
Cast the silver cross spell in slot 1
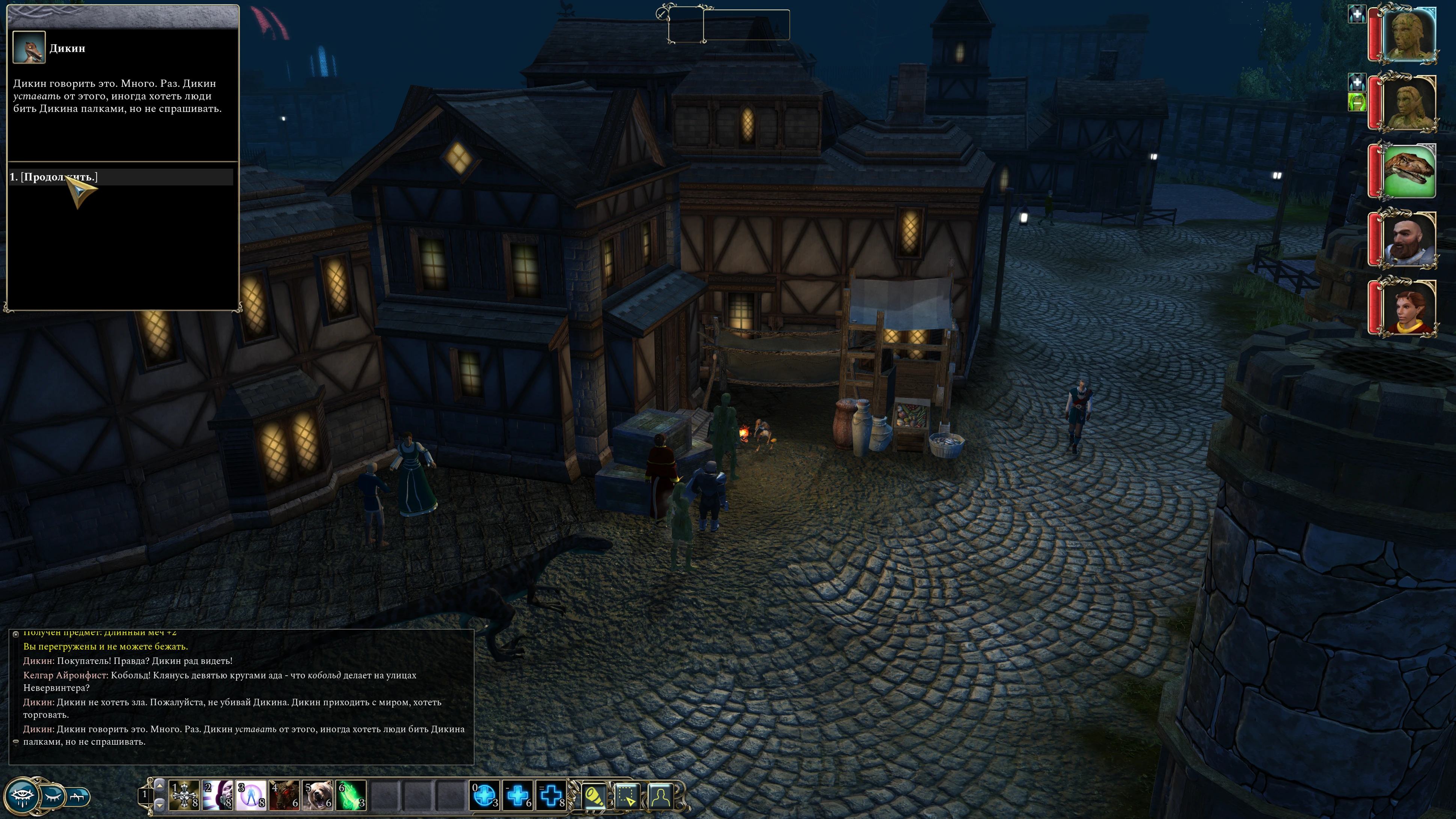coord(185,795)
